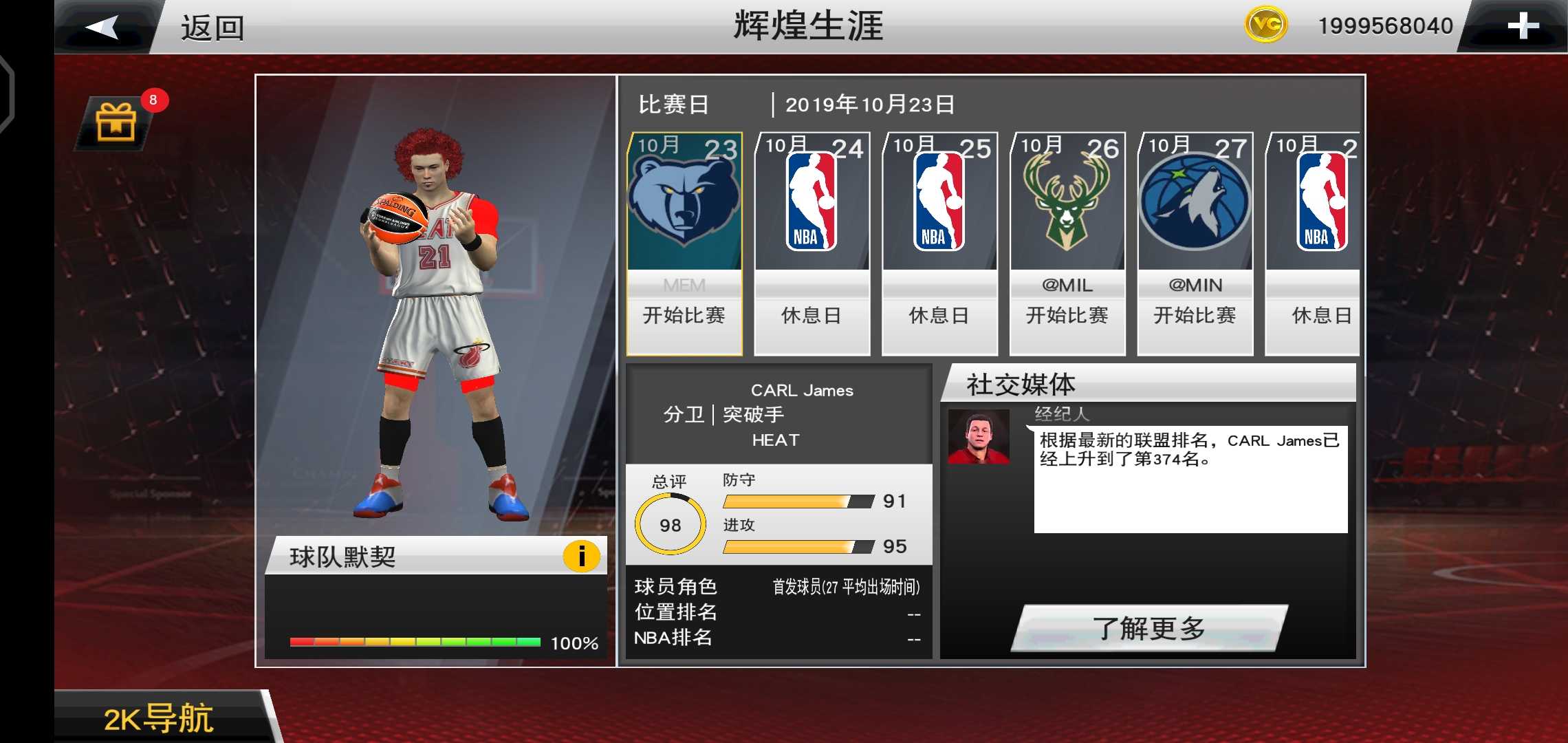Select the 休息日 card for October 25
The width and height of the screenshot is (1568, 743).
point(939,316)
